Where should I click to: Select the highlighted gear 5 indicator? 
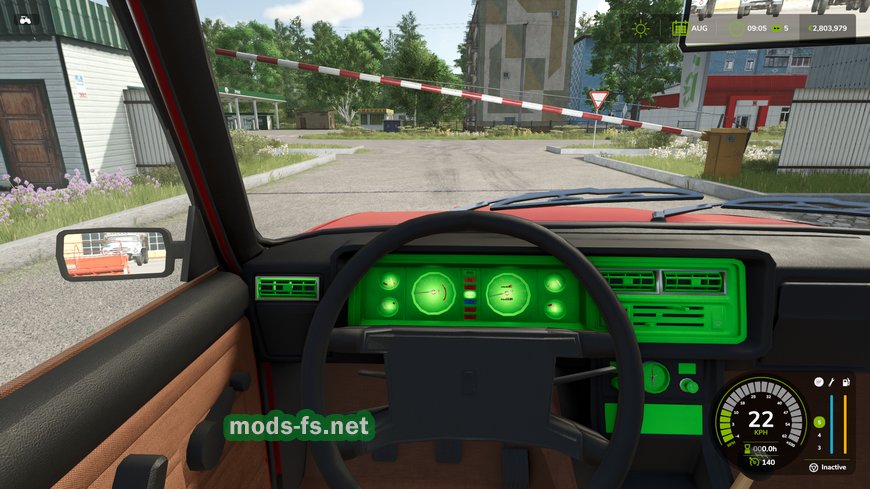tap(819, 421)
